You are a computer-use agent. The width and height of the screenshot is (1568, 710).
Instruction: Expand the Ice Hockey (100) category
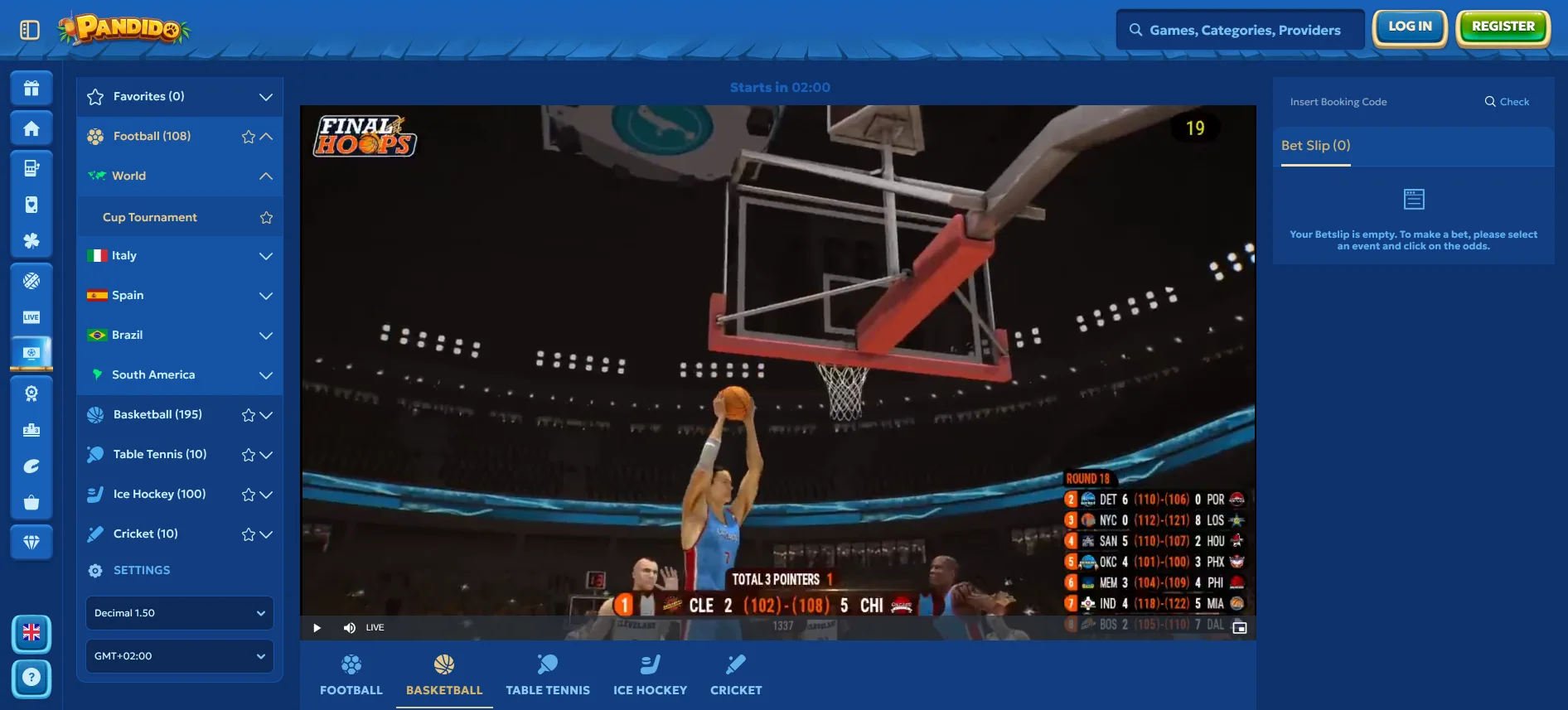266,495
